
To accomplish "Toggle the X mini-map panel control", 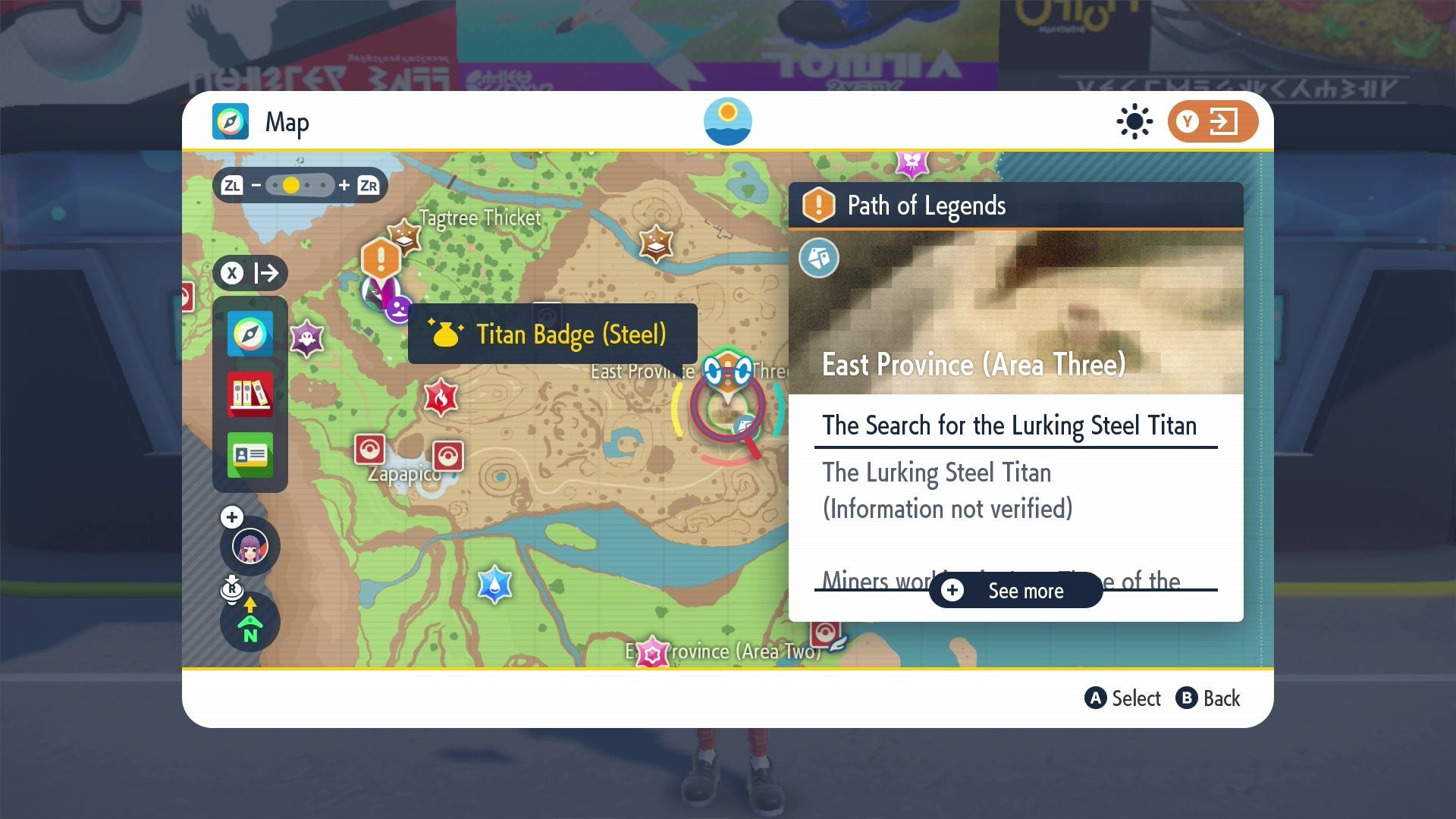I will click(231, 273).
